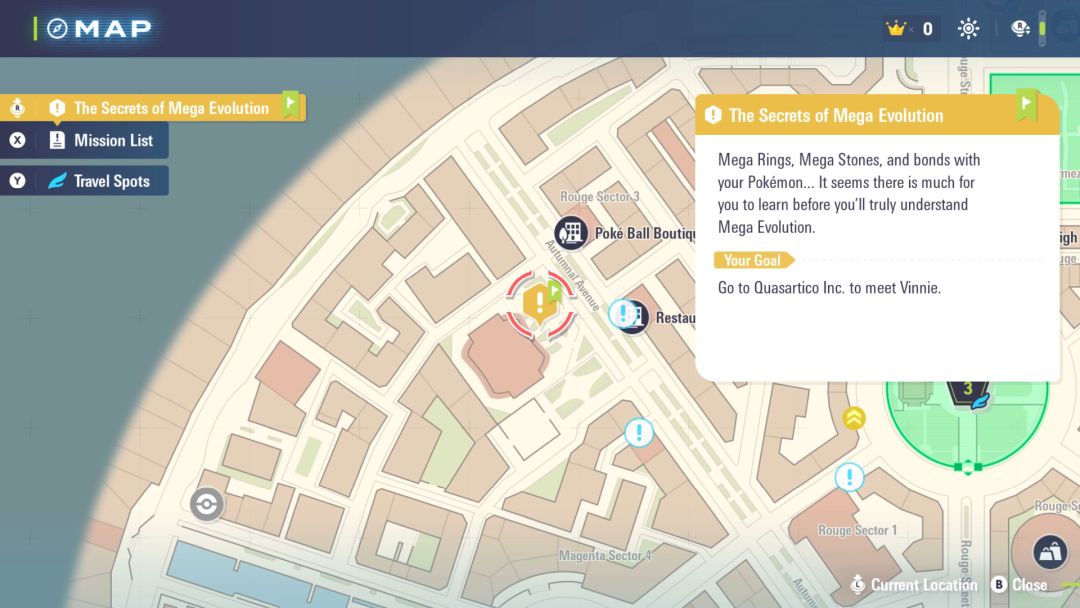This screenshot has height=608, width=1080.
Task: Select The Secrets of Mega Evolution tracked mission
Action: pyautogui.click(x=170, y=108)
